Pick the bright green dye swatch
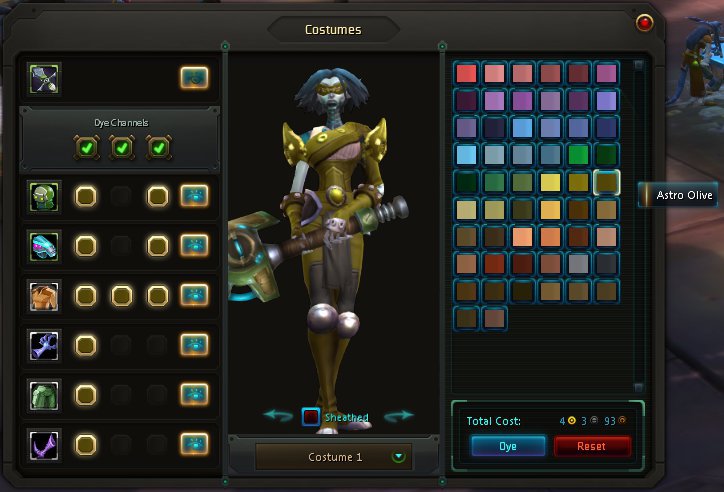Screen dimensions: 724x492 pyautogui.click(x=578, y=155)
